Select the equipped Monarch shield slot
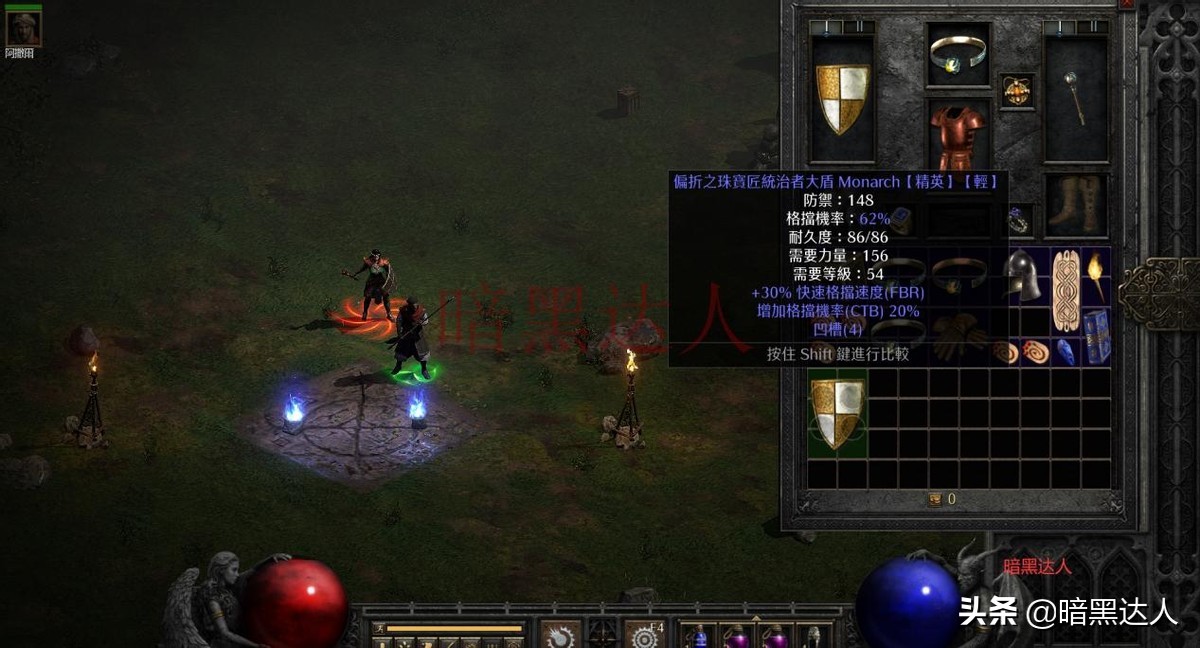1200x648 pixels. (x=842, y=98)
